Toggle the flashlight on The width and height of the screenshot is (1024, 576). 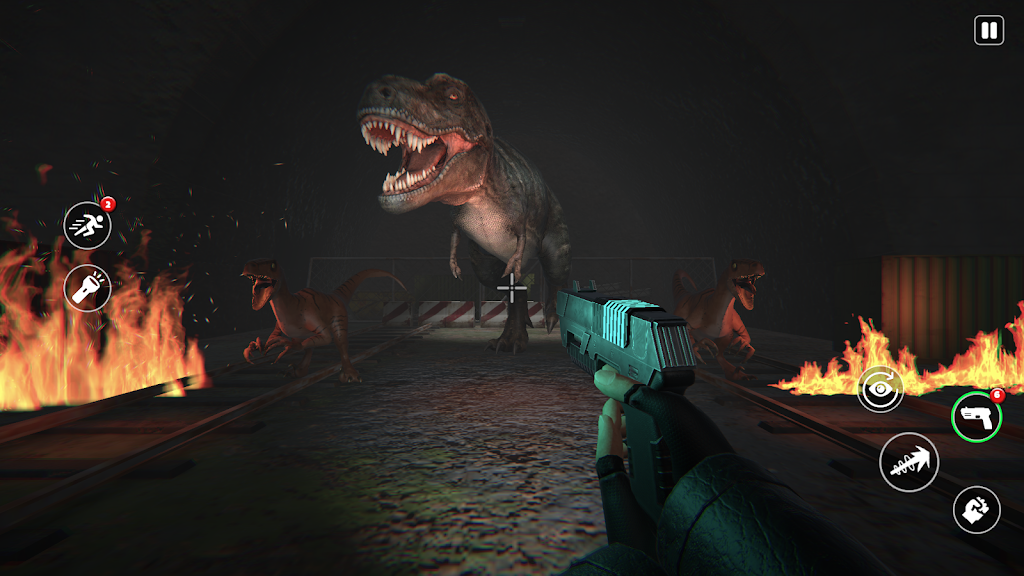87,288
